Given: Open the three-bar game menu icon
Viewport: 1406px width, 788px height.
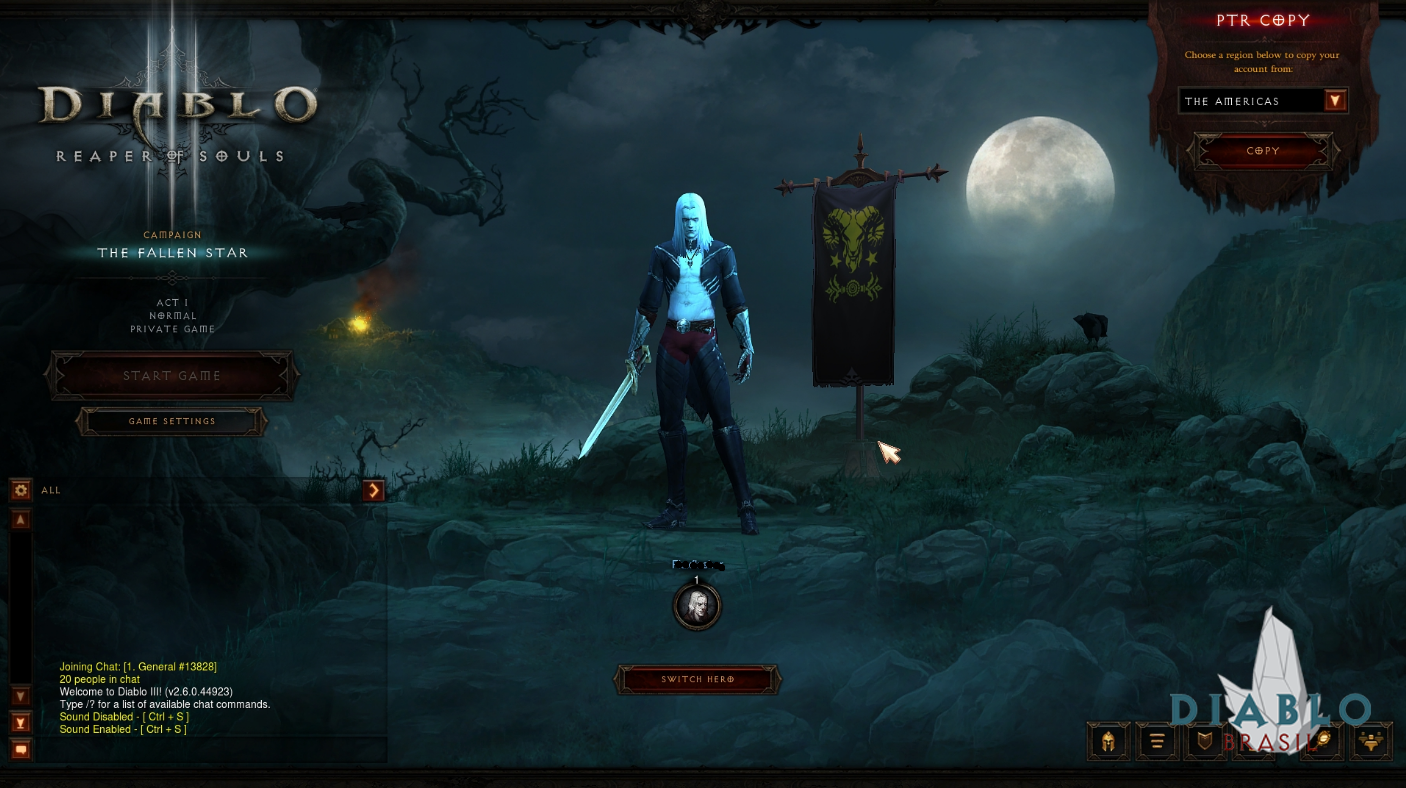Looking at the screenshot, I should [1157, 742].
